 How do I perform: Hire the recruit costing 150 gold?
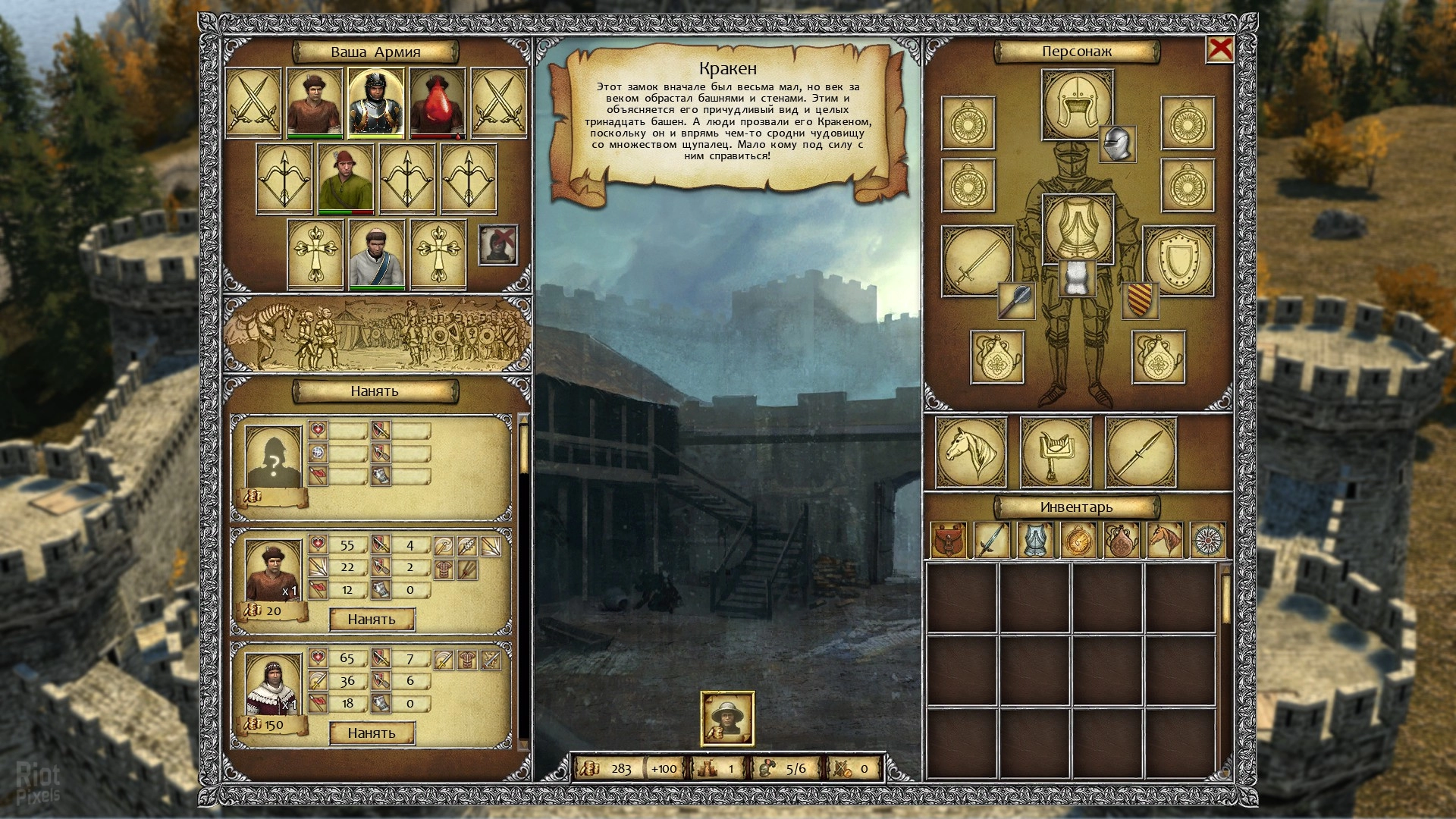point(372,733)
